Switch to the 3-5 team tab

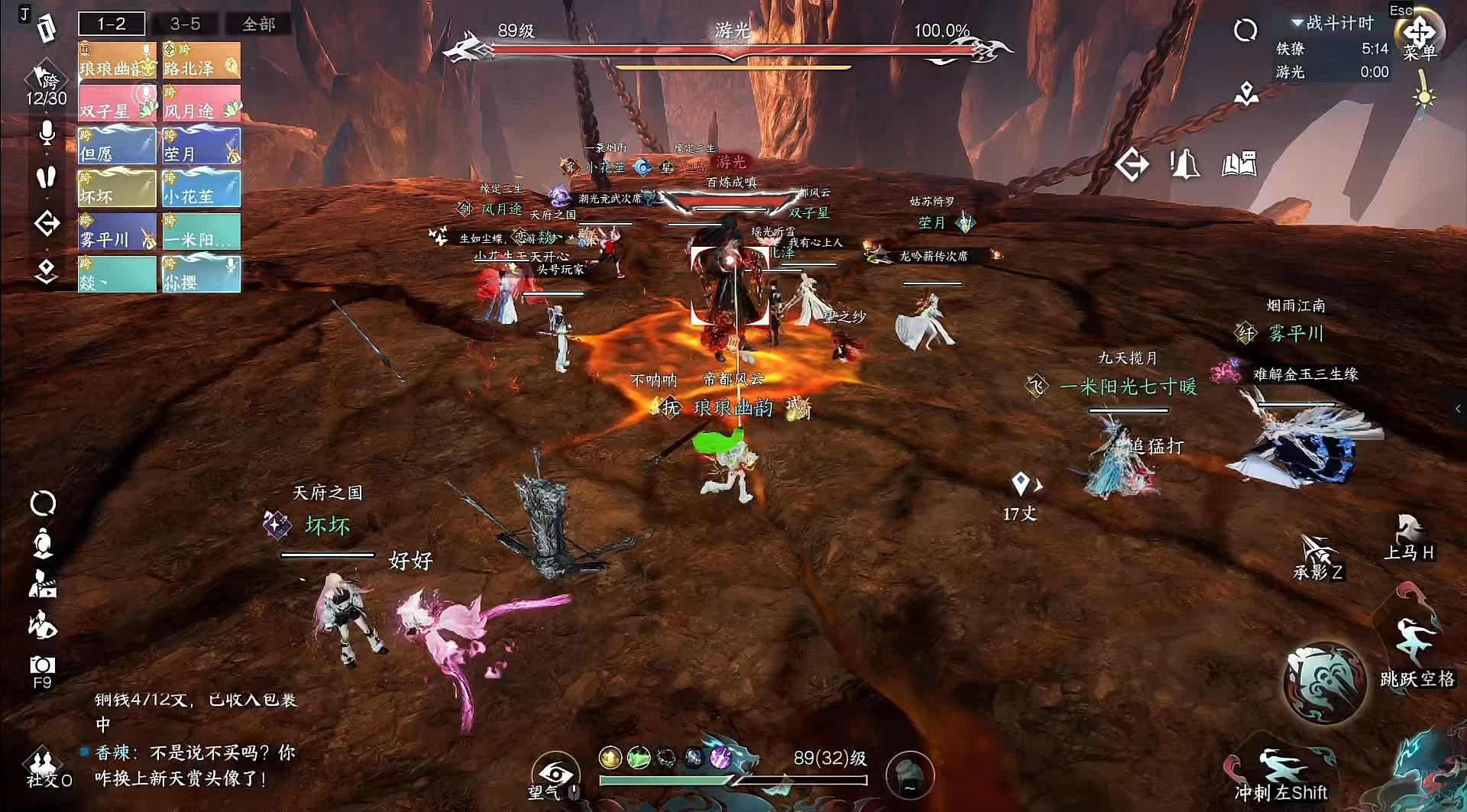click(x=185, y=24)
